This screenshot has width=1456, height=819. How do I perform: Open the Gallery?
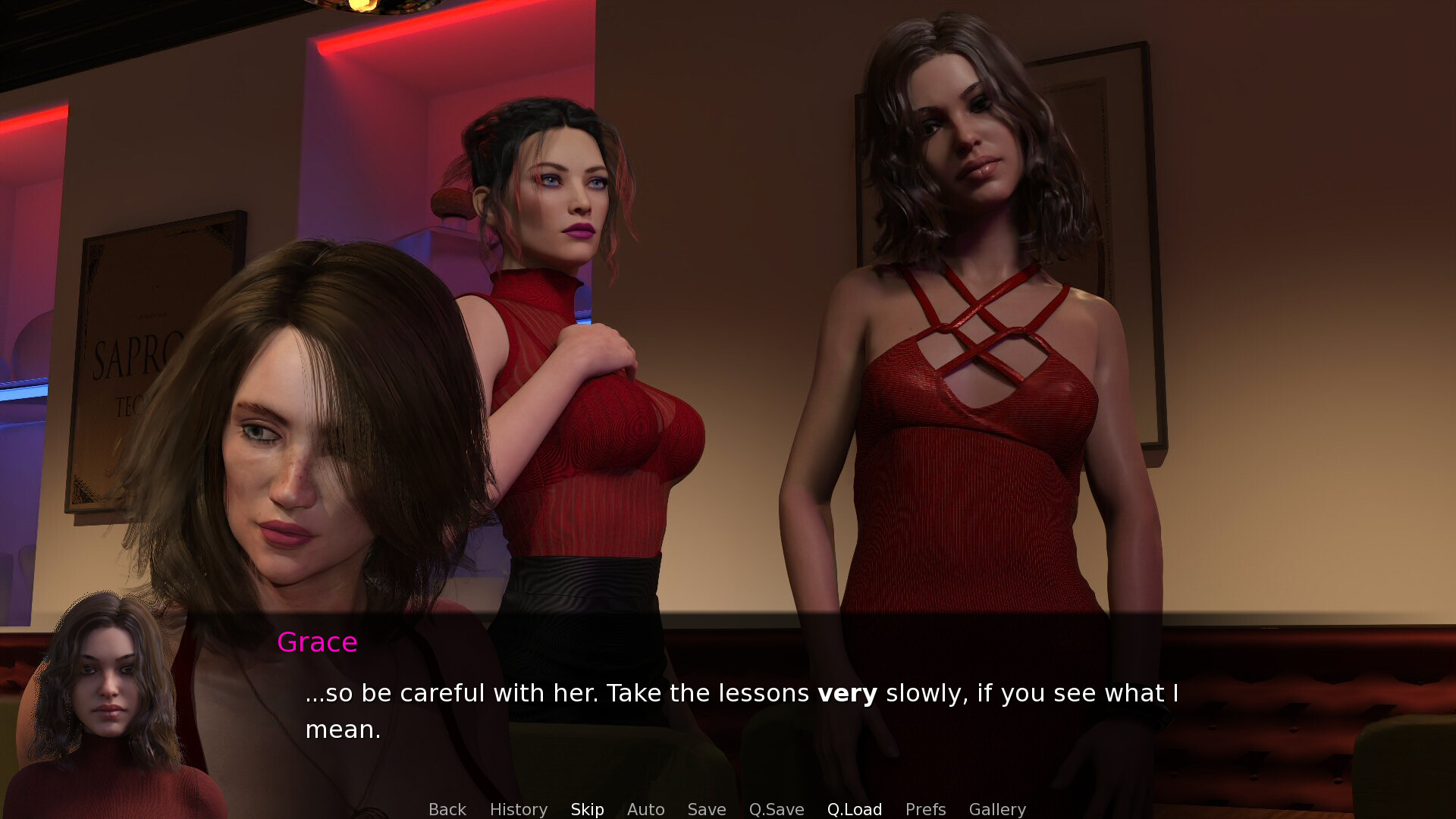[996, 809]
